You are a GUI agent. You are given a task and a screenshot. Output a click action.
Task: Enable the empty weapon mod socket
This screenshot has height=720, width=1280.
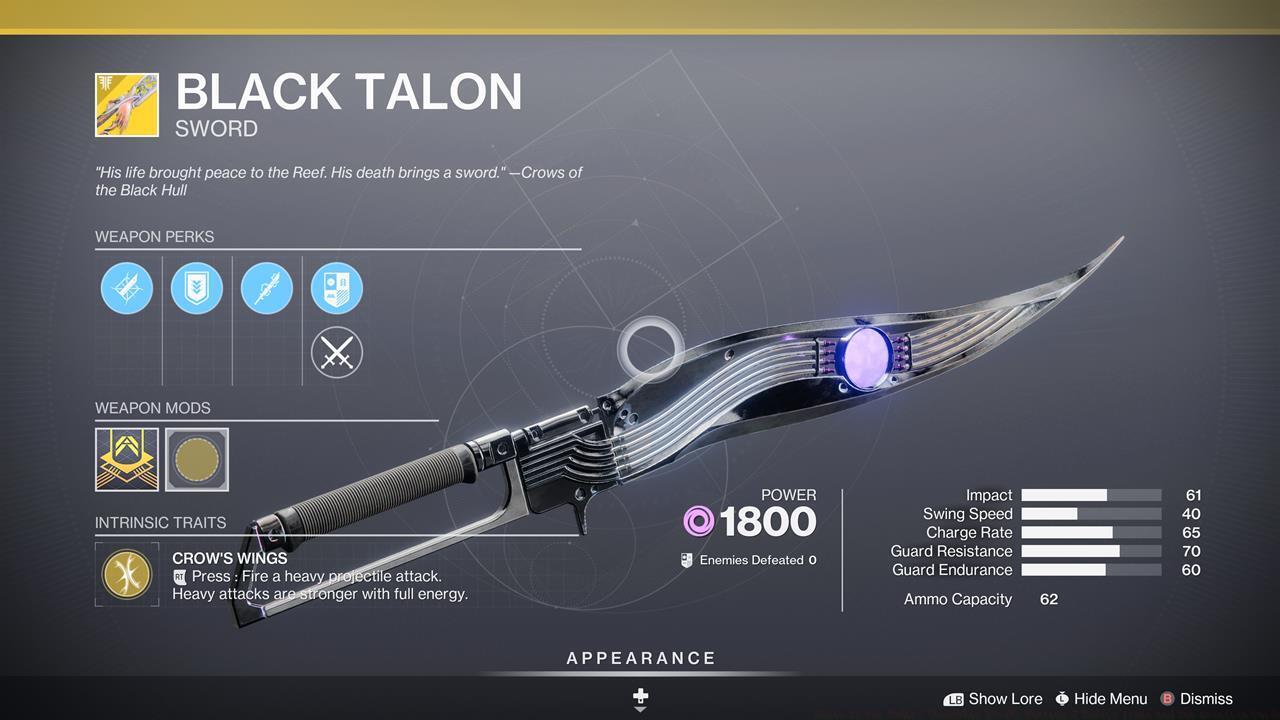coord(197,459)
